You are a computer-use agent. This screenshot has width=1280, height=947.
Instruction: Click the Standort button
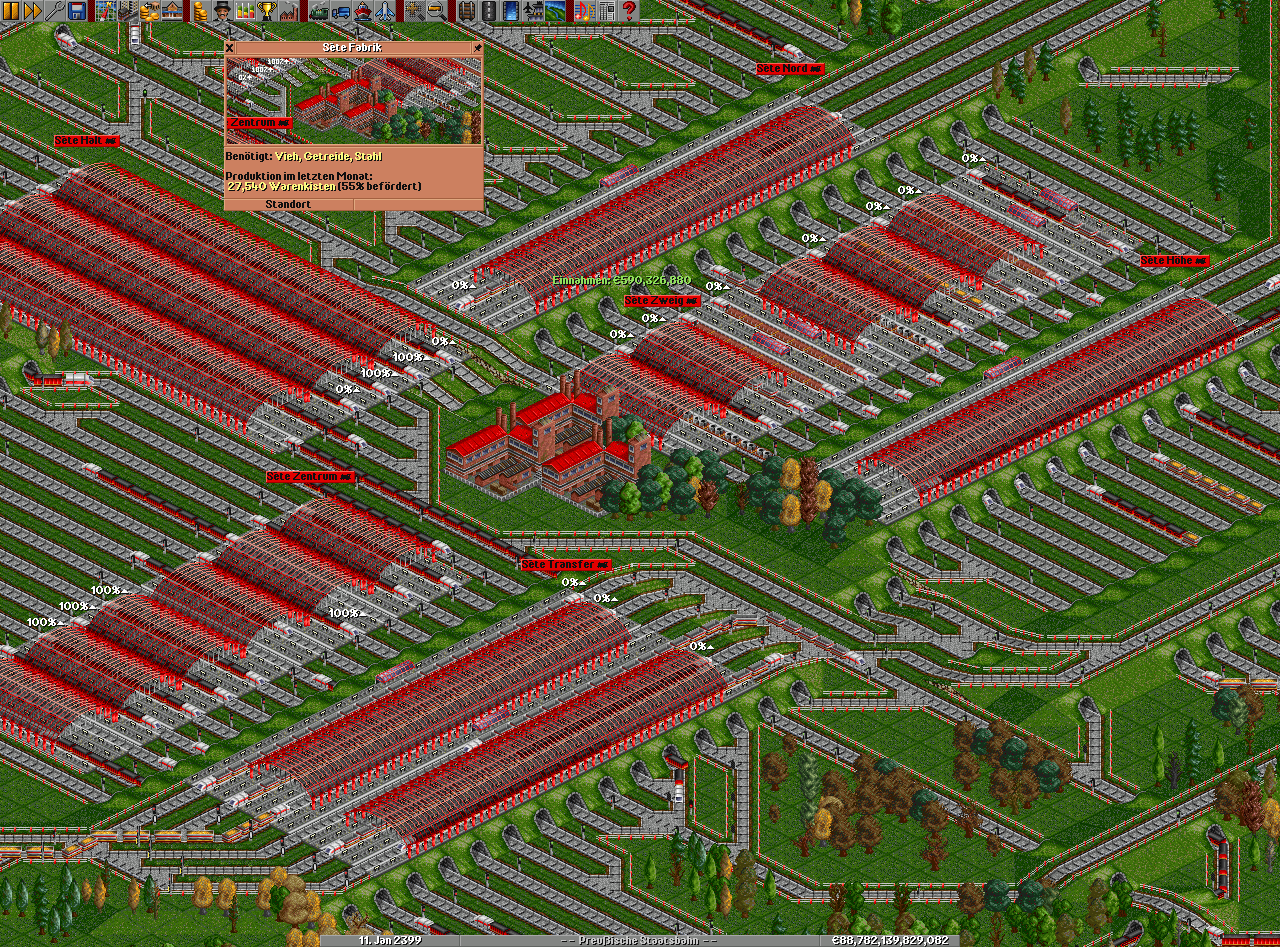pos(288,204)
